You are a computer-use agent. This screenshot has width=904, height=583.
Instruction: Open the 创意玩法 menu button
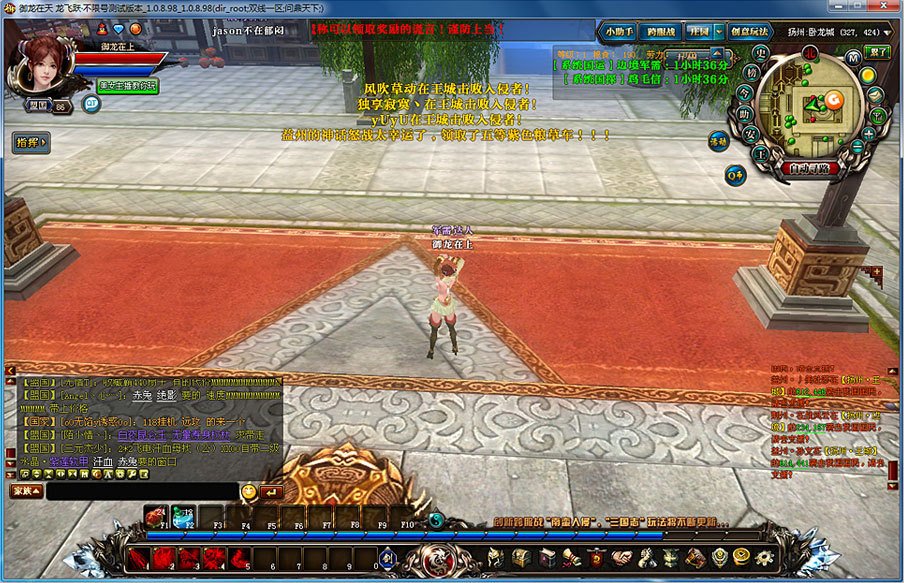[750, 31]
